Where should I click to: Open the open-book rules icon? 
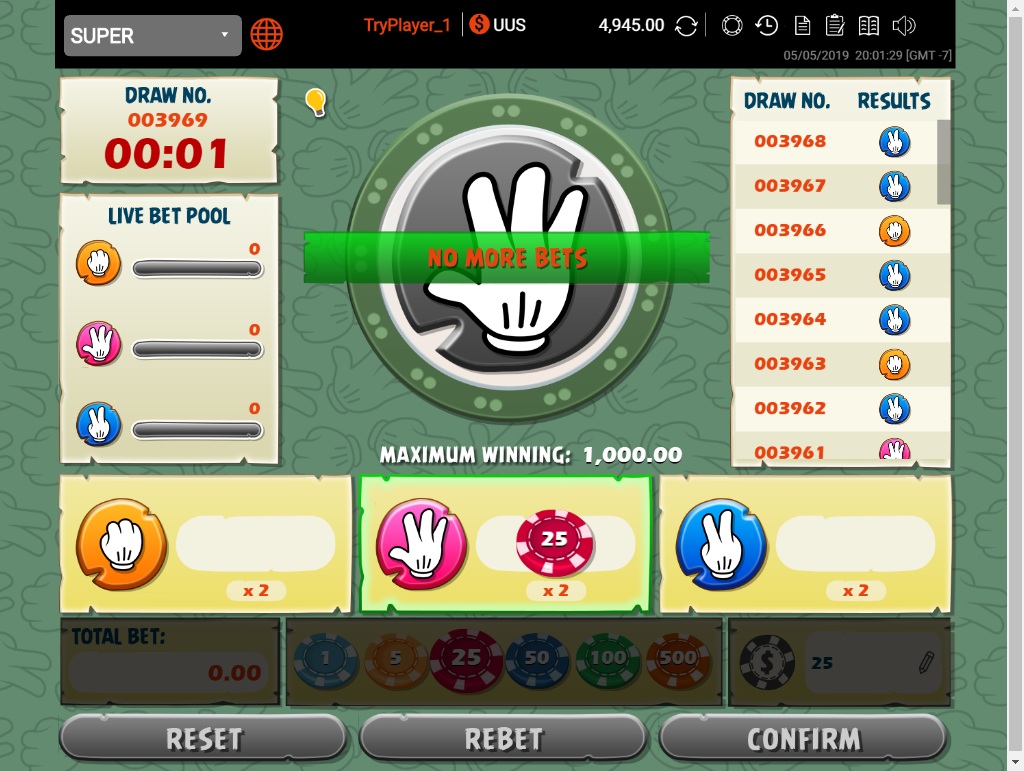[869, 26]
